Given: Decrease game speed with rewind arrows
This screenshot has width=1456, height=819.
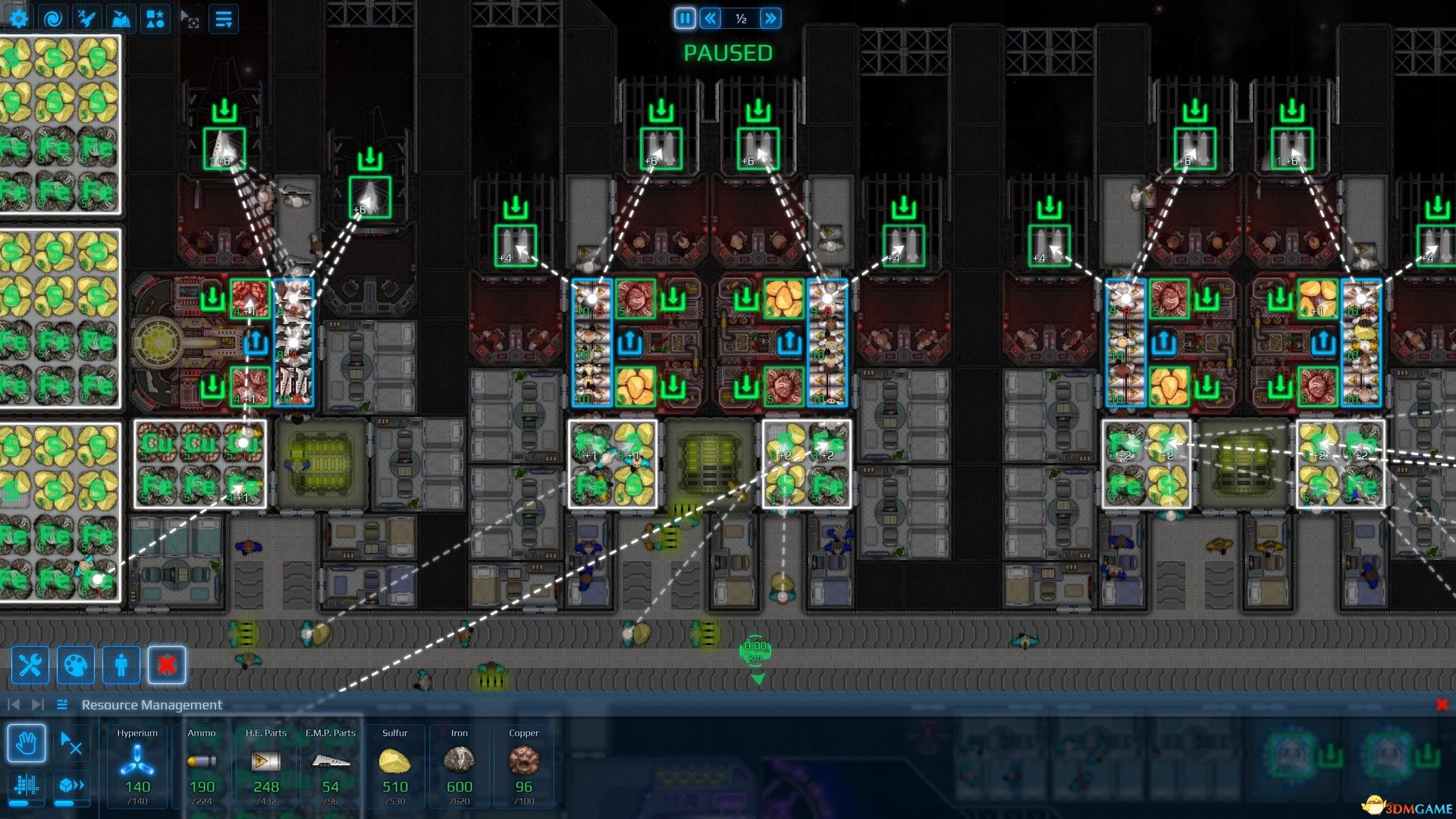Looking at the screenshot, I should click(711, 18).
